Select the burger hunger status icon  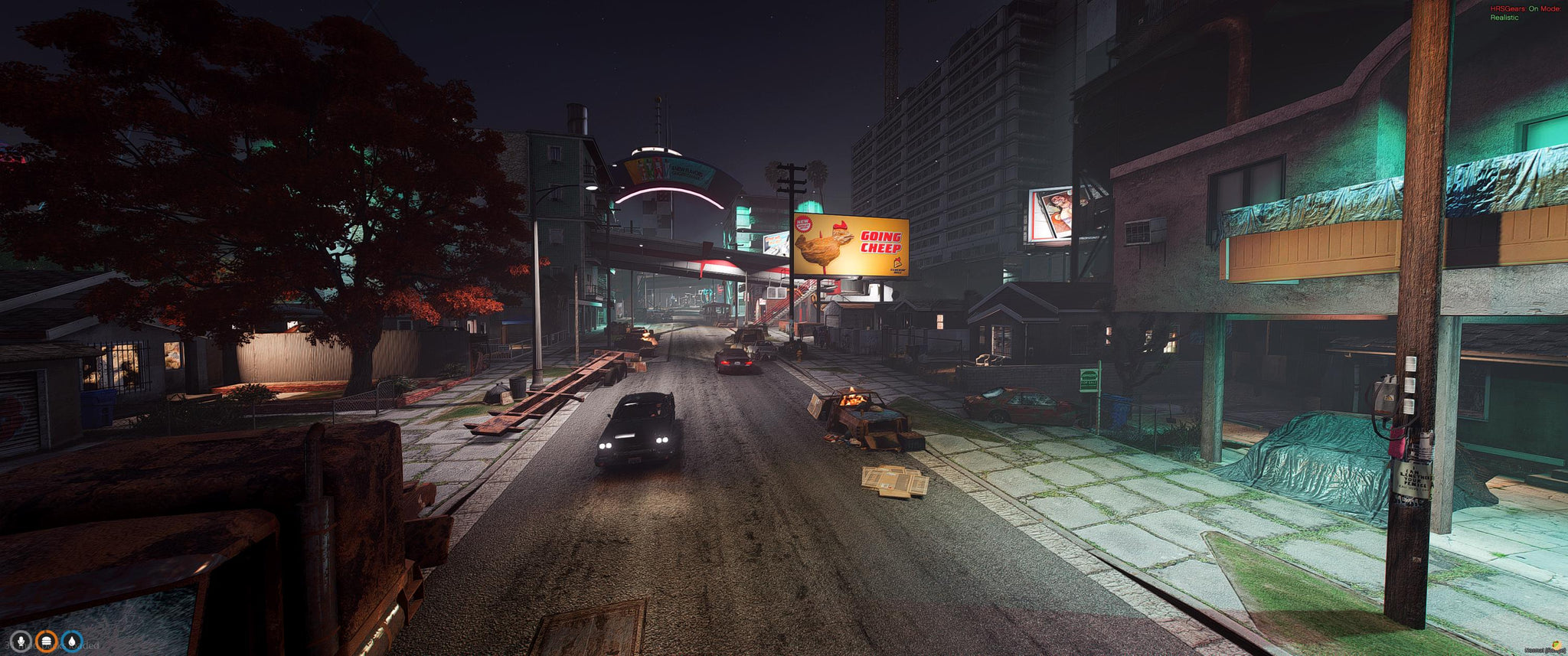(46, 641)
